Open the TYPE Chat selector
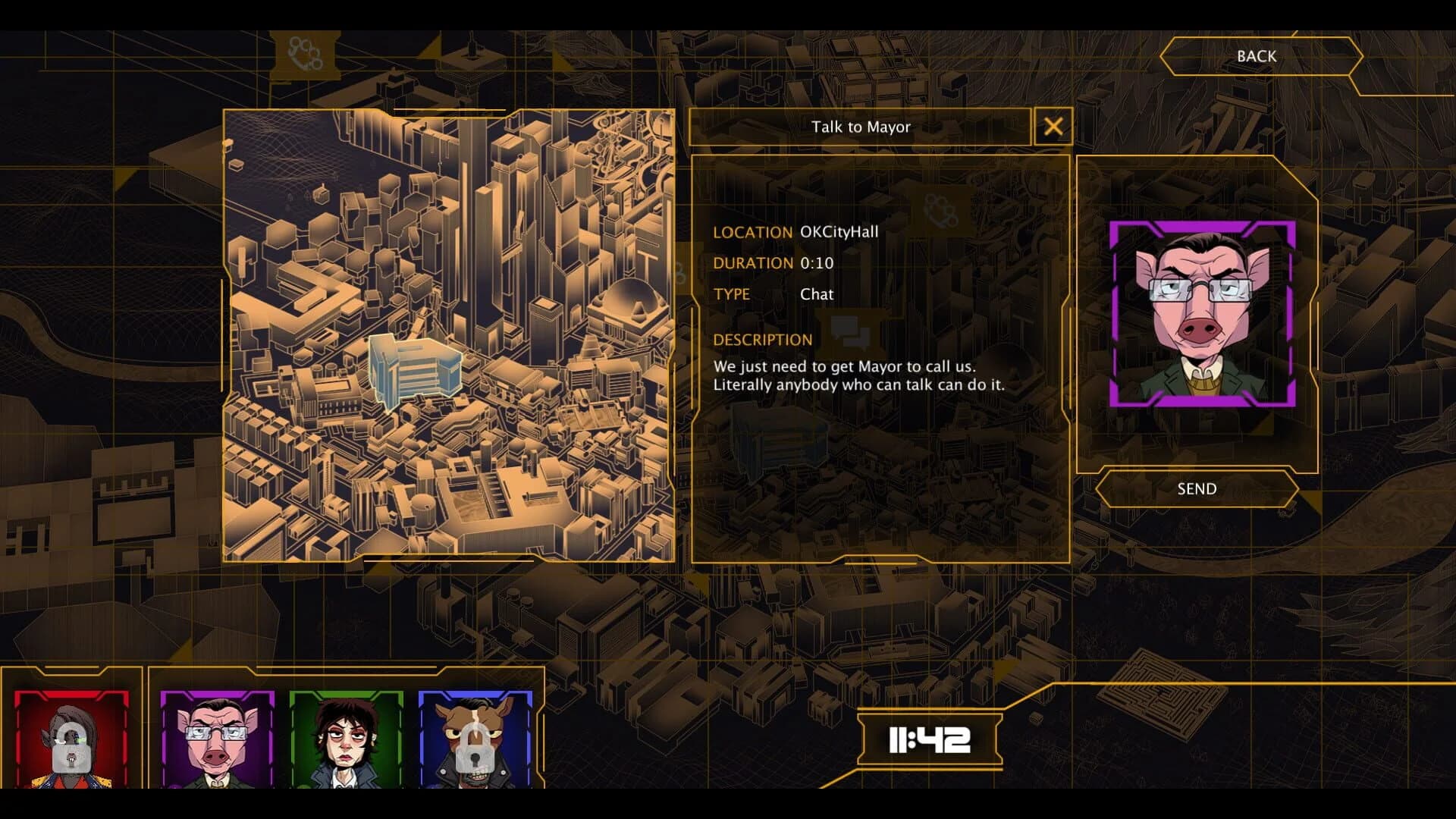 [817, 294]
